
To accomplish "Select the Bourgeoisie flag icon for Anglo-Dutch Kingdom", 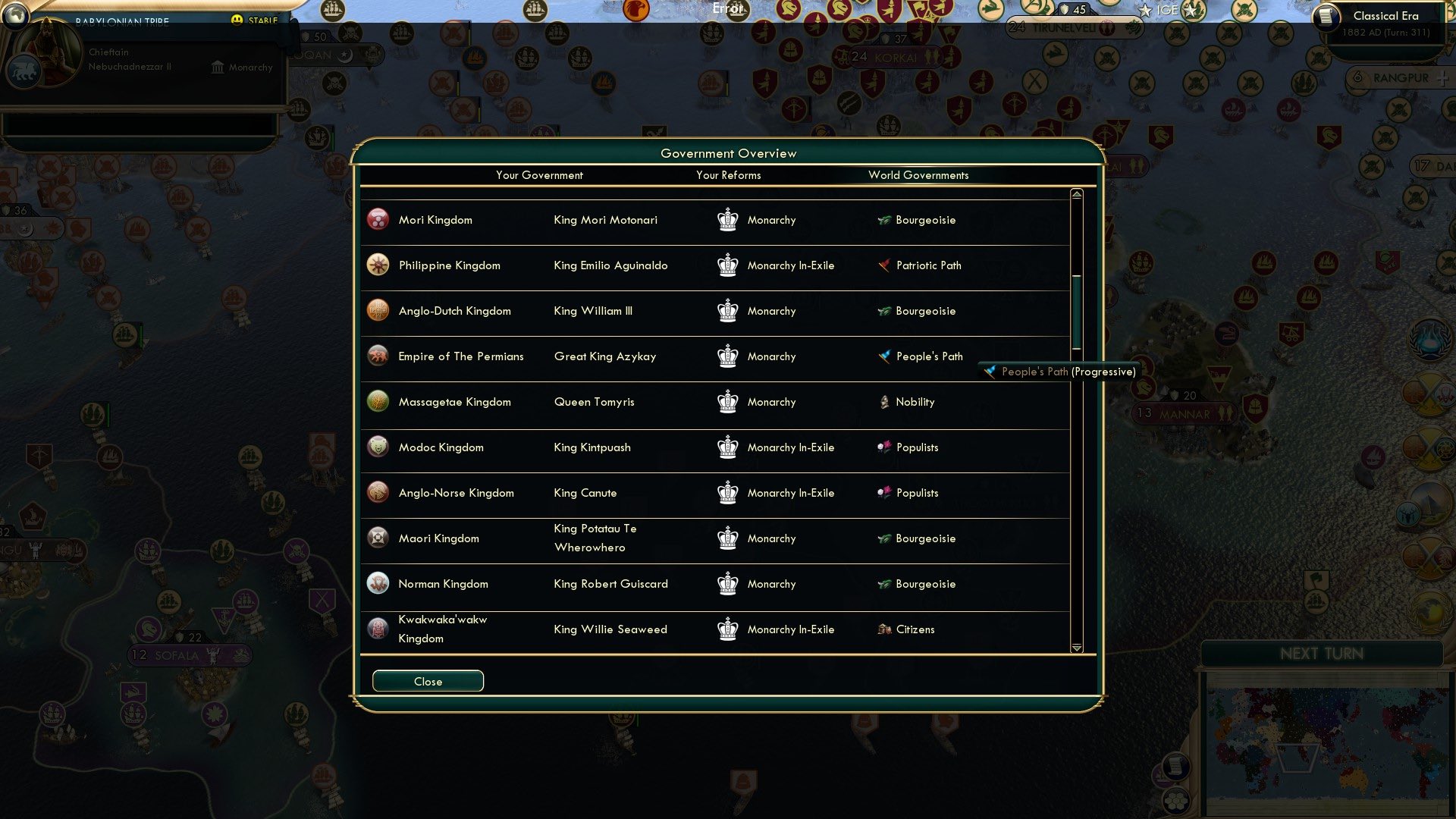I will (x=884, y=311).
